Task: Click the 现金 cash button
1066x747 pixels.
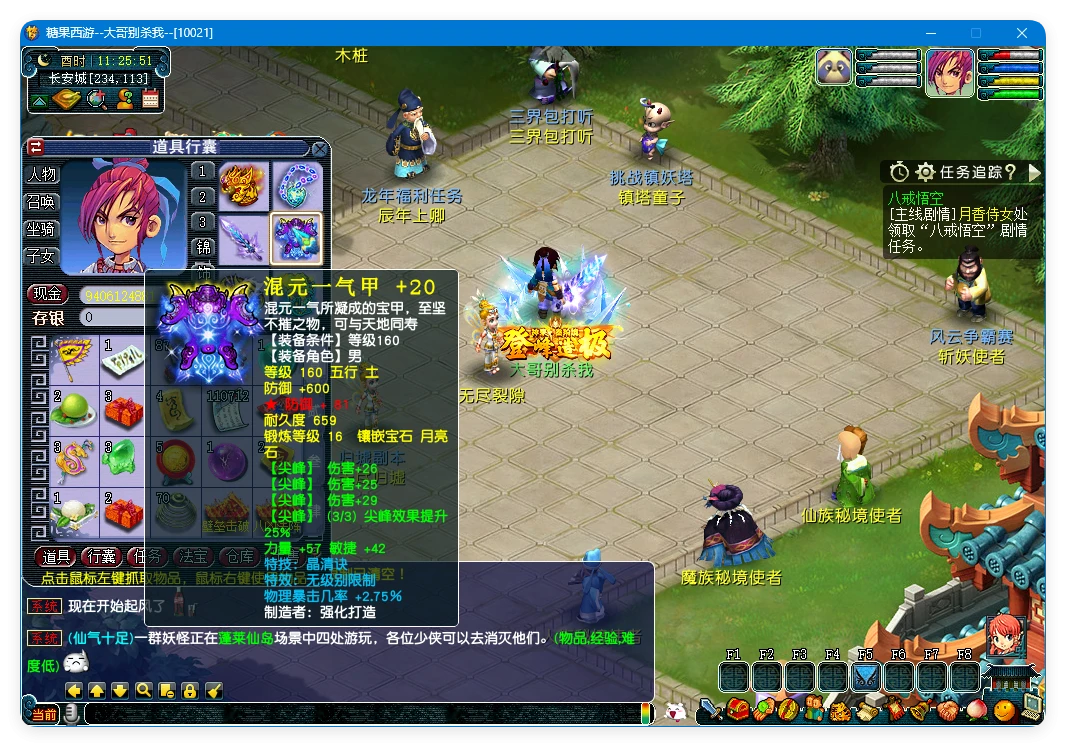Action: pyautogui.click(x=47, y=294)
